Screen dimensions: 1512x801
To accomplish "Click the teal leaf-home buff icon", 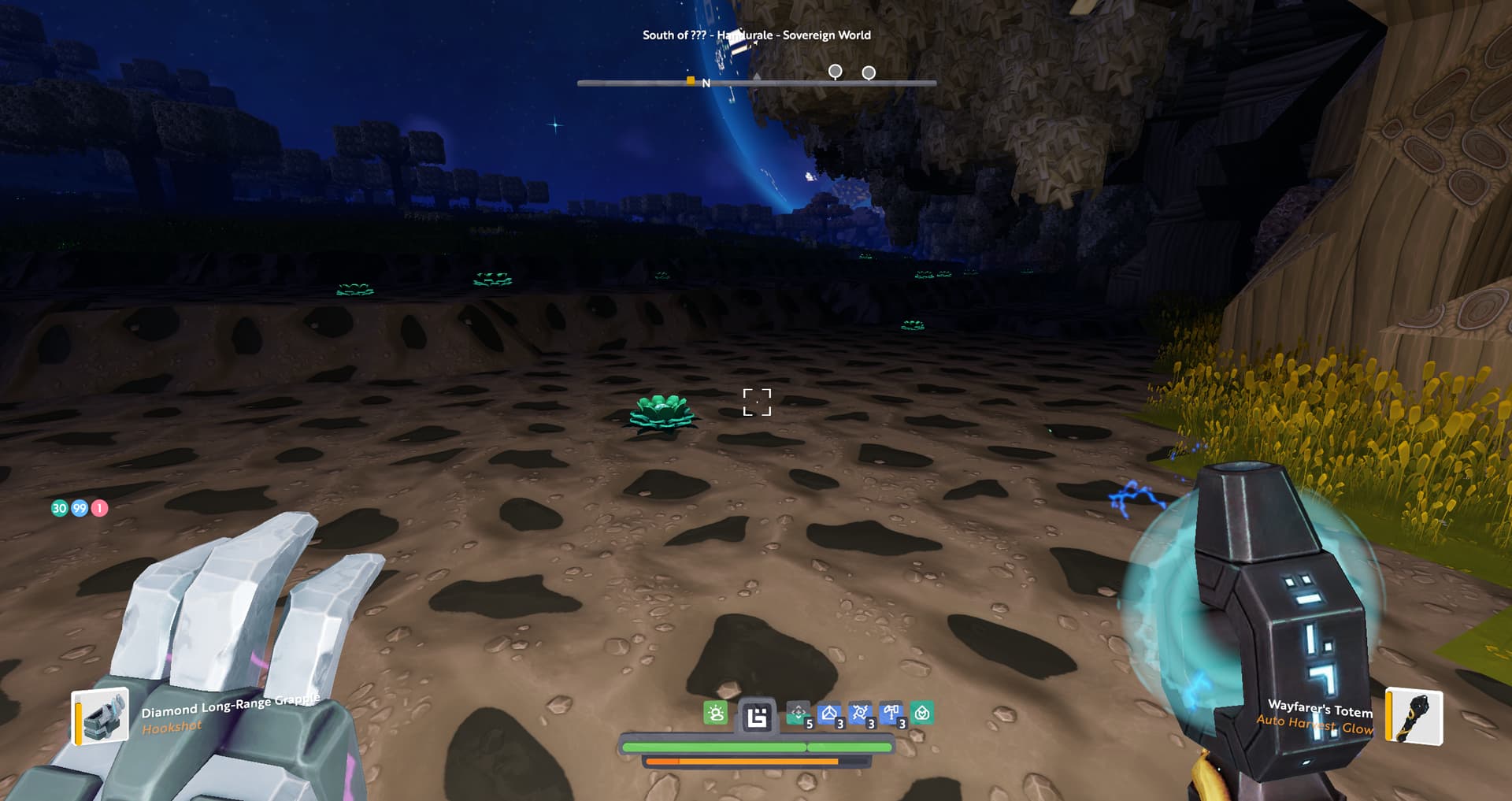I will [922, 714].
